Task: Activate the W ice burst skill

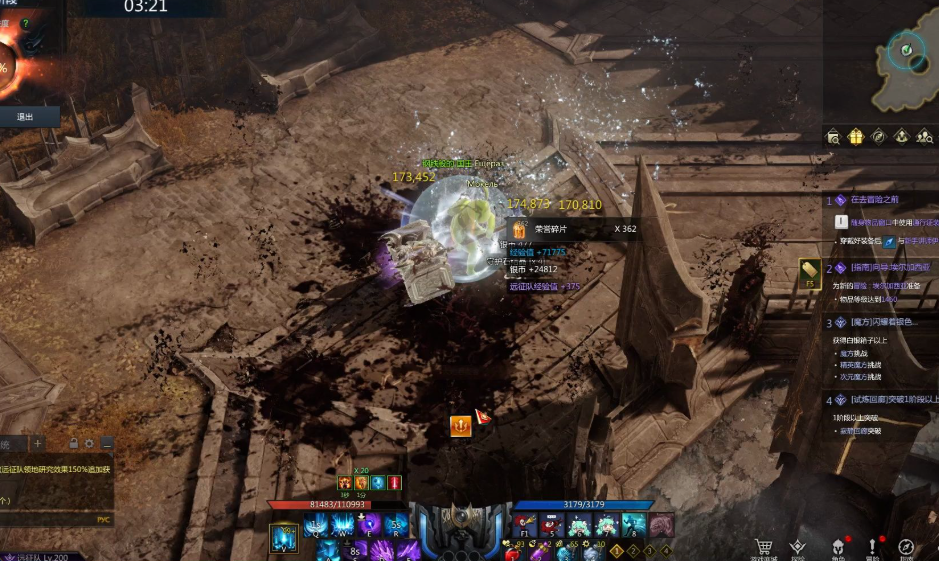Action: tap(343, 526)
